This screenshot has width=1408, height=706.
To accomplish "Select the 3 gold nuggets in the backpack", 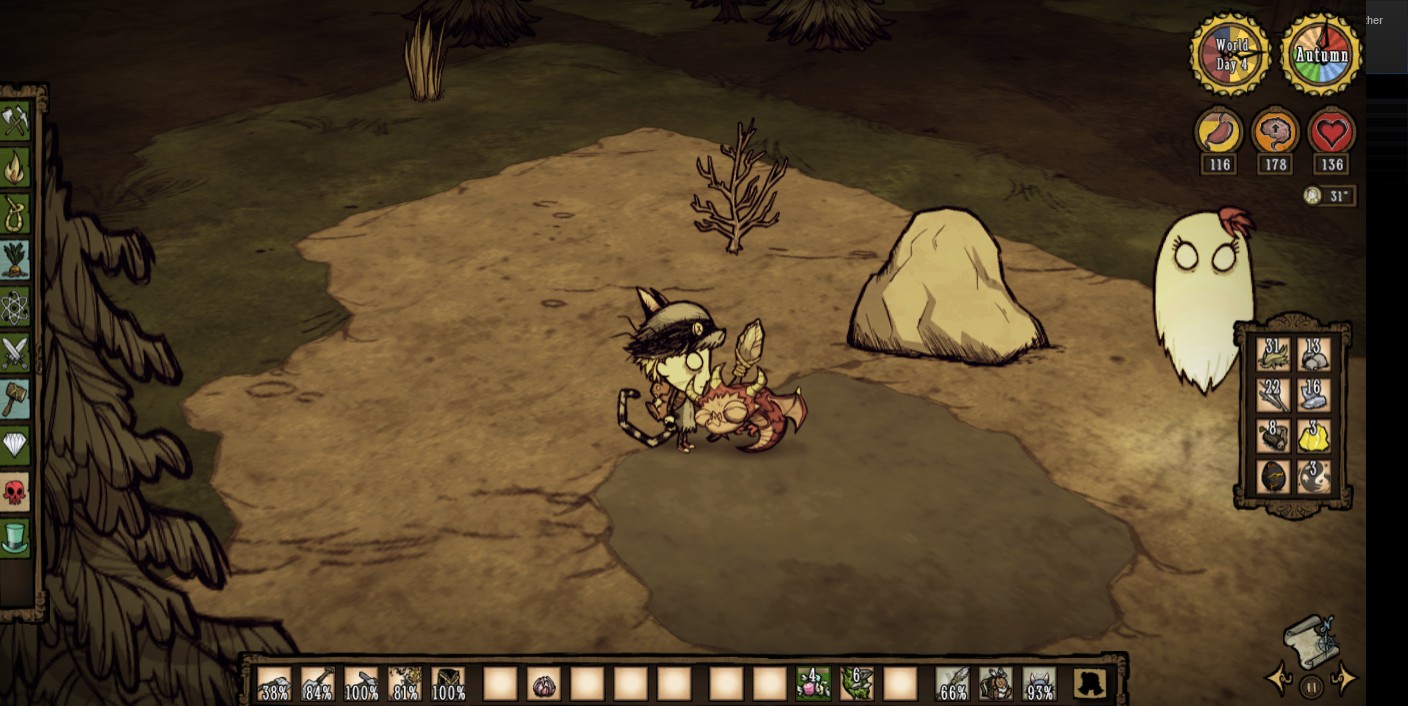I will pyautogui.click(x=1314, y=436).
